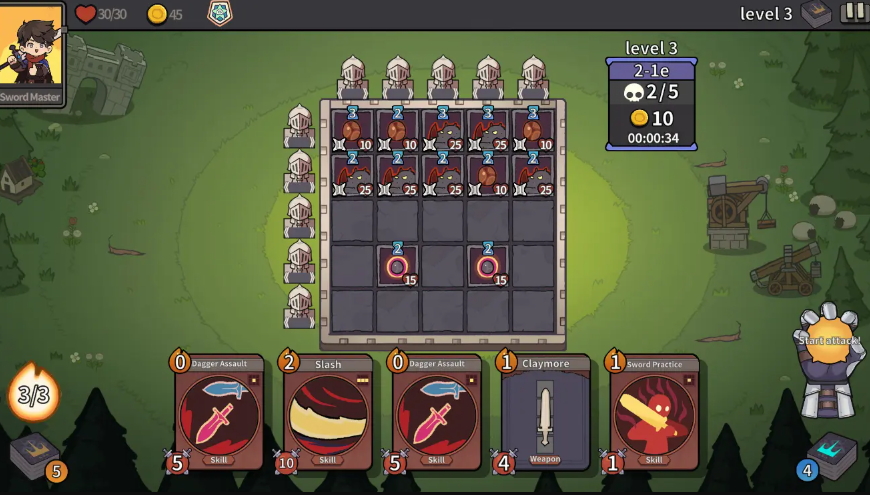Pause the game
870x495 pixels.
click(854, 13)
